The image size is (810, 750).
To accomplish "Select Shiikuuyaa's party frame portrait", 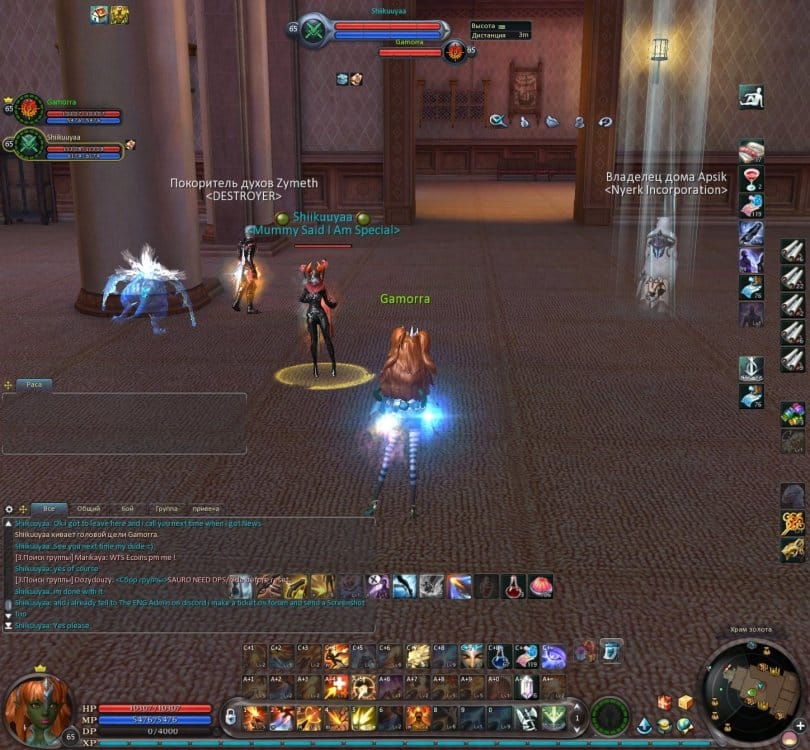I will point(28,143).
